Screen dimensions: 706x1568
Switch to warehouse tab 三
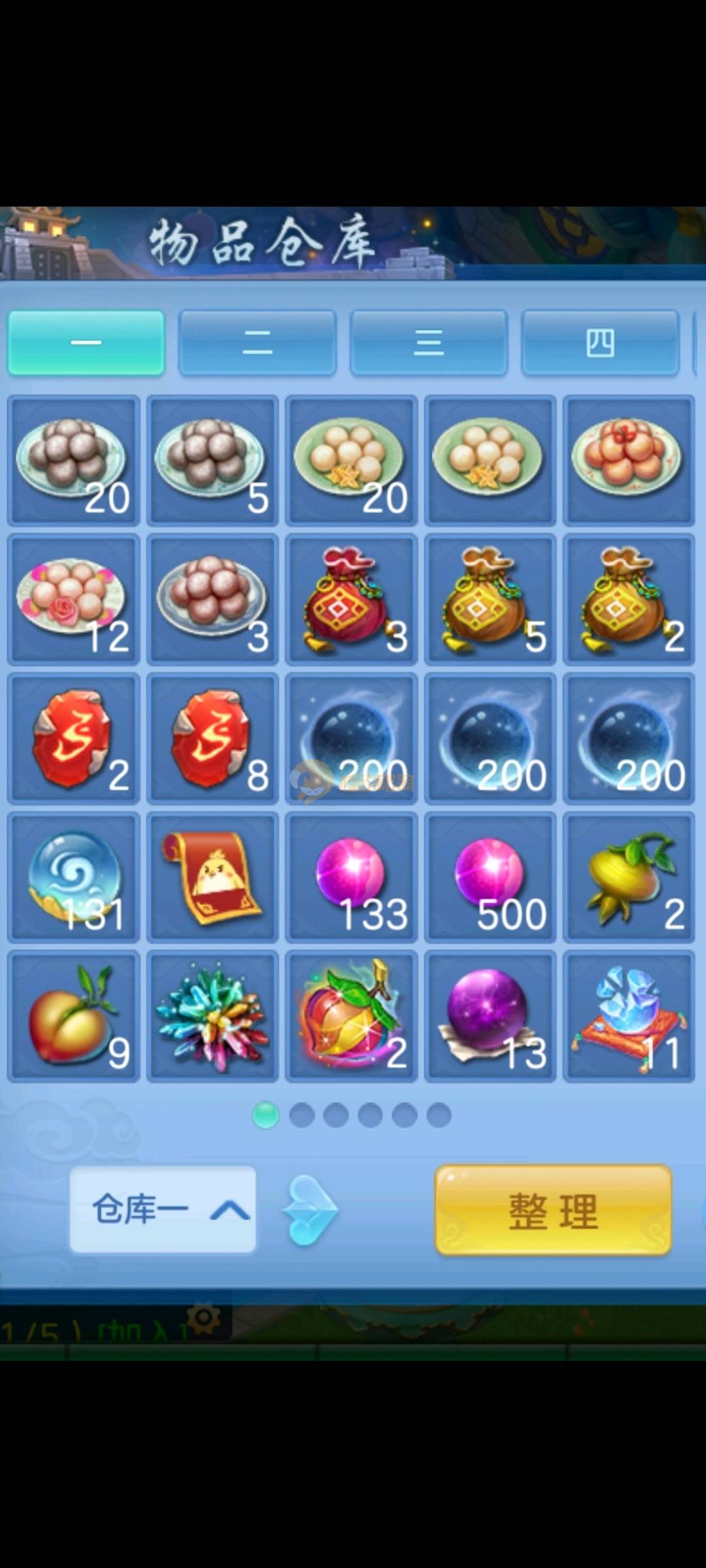[x=429, y=343]
